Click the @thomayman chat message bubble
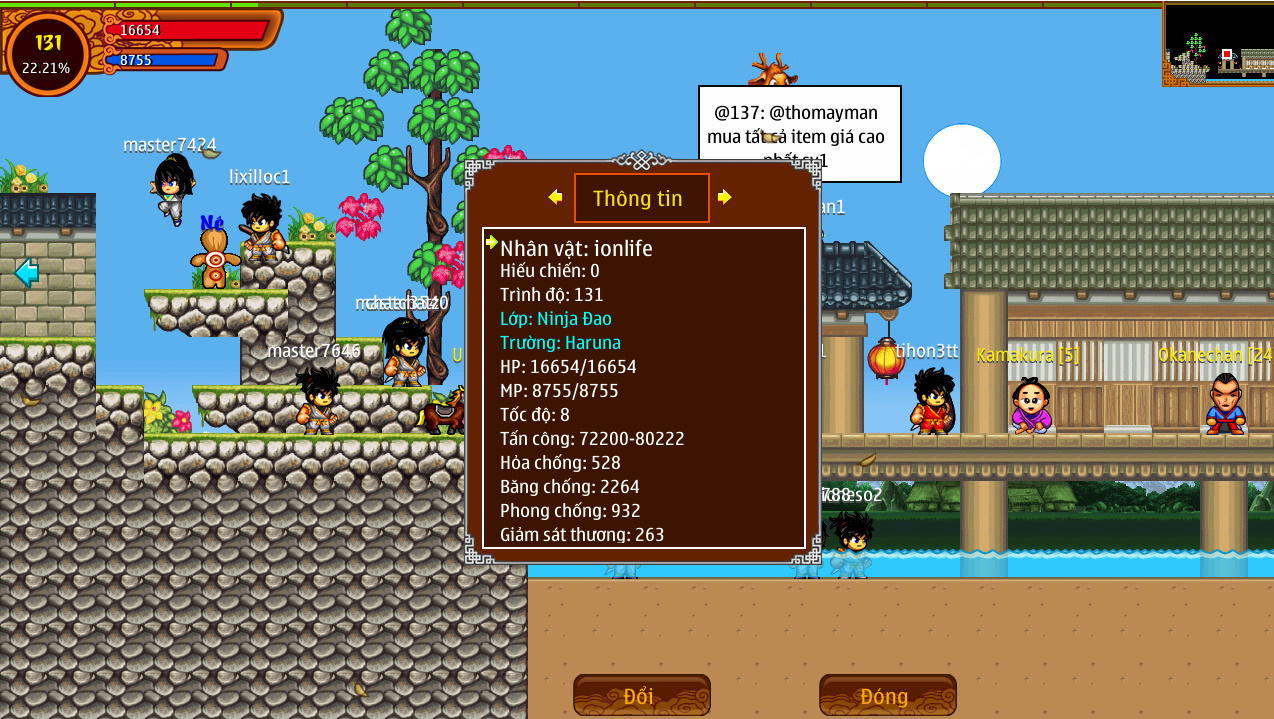 (799, 133)
